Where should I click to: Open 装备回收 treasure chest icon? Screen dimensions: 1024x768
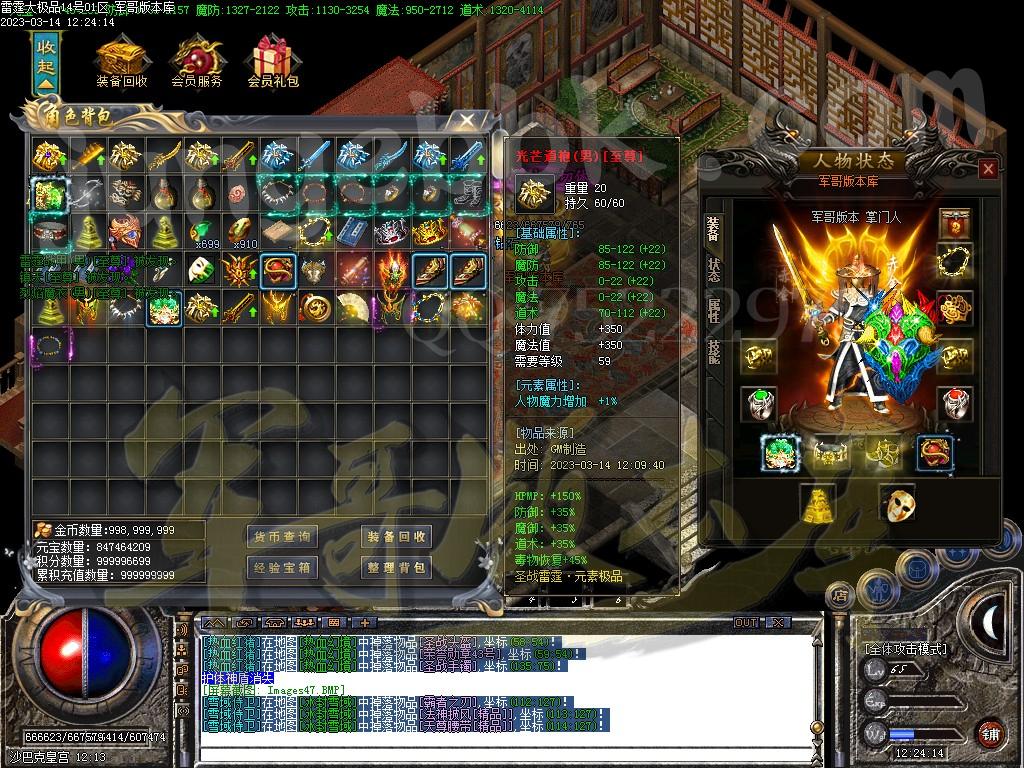pos(121,62)
